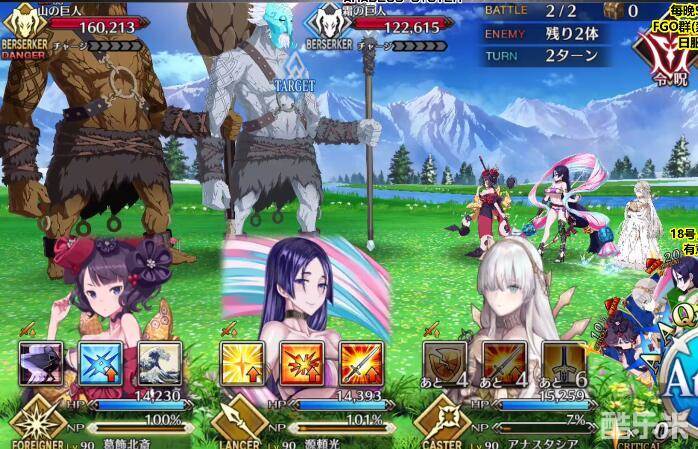Select Anastasia's third skill with 6-turn cooldown
Viewport: 698px width, 449px height.
coord(562,362)
